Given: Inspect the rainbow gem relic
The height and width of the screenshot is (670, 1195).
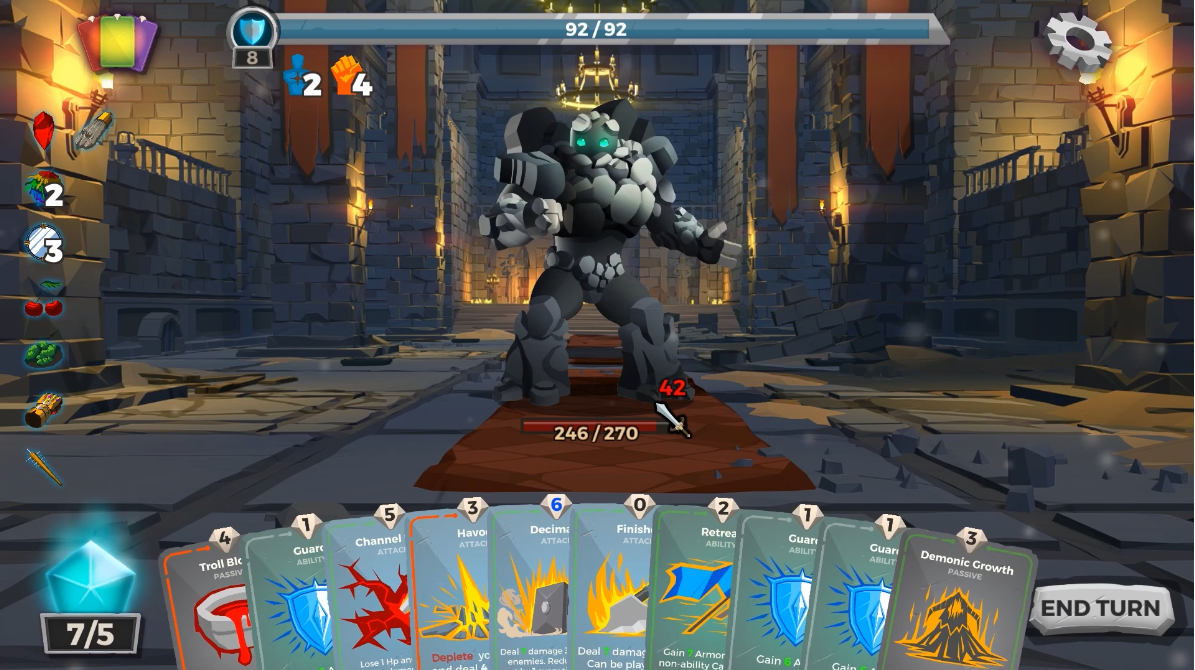Looking at the screenshot, I should [x=40, y=189].
